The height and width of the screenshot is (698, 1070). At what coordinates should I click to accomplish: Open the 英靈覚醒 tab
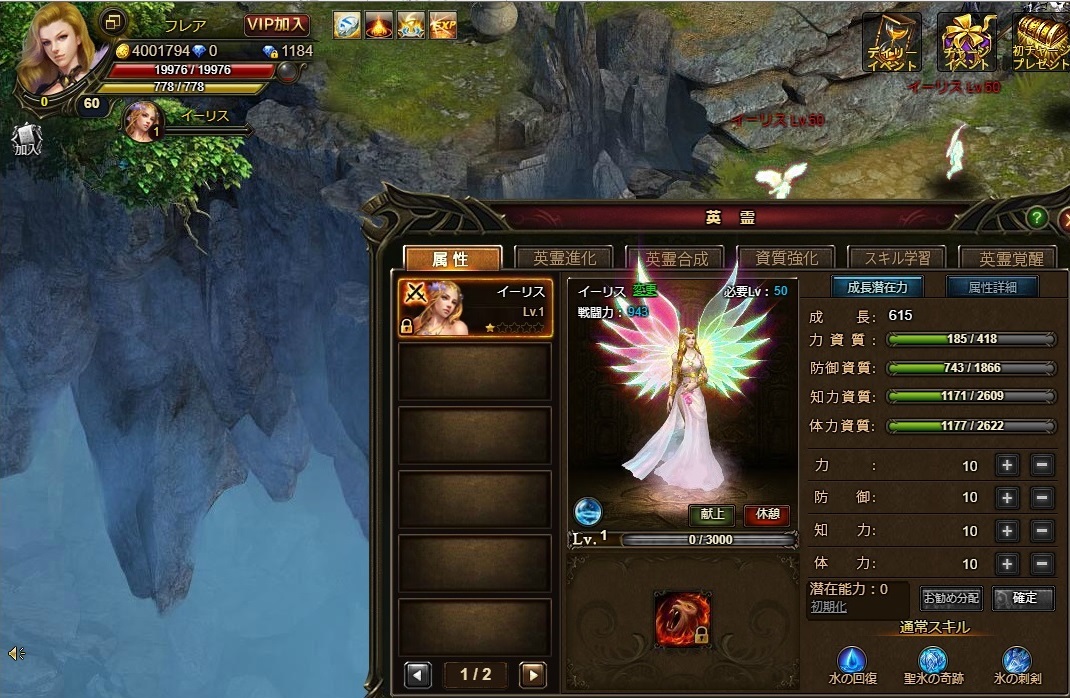point(1010,258)
